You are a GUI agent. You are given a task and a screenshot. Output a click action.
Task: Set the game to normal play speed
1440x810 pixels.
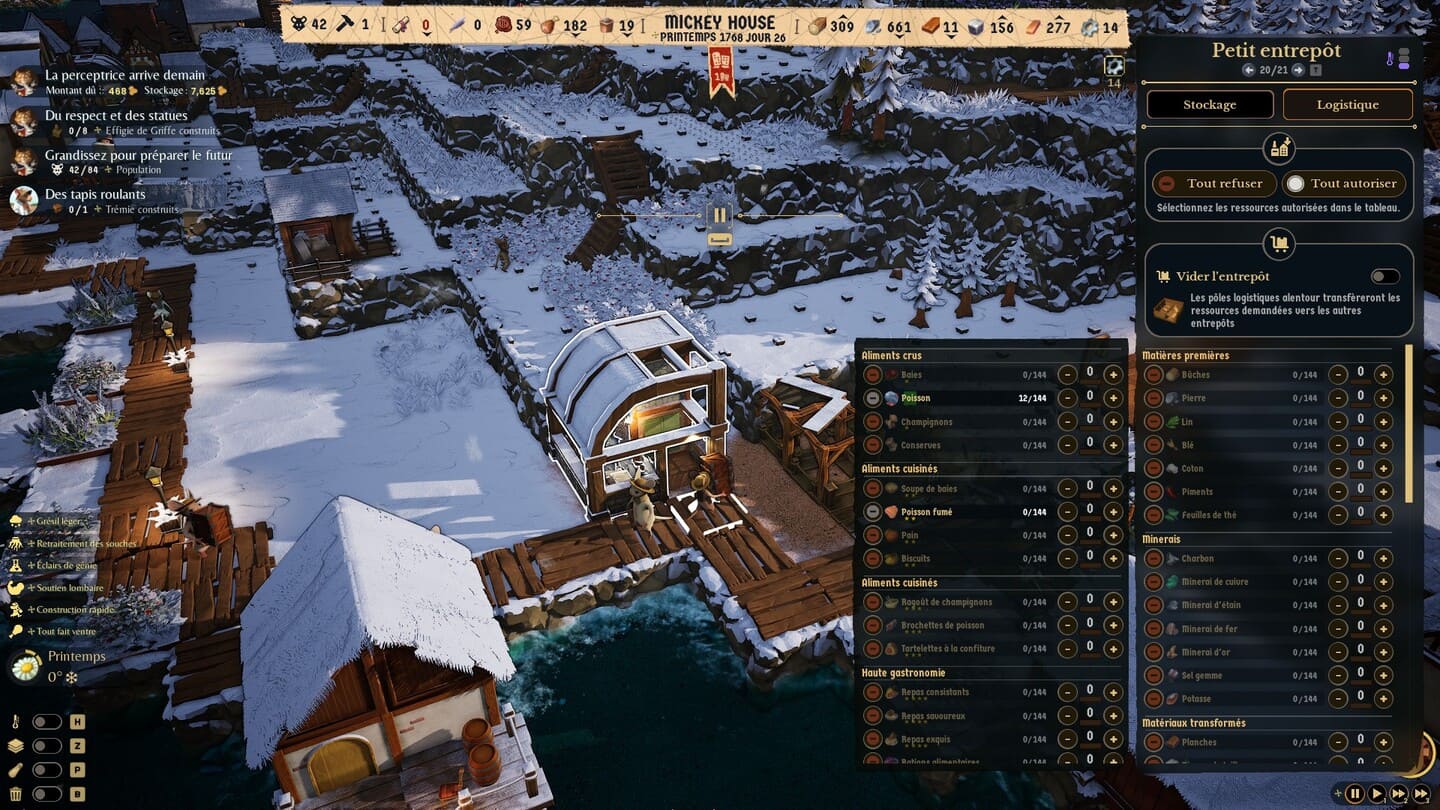(1377, 794)
